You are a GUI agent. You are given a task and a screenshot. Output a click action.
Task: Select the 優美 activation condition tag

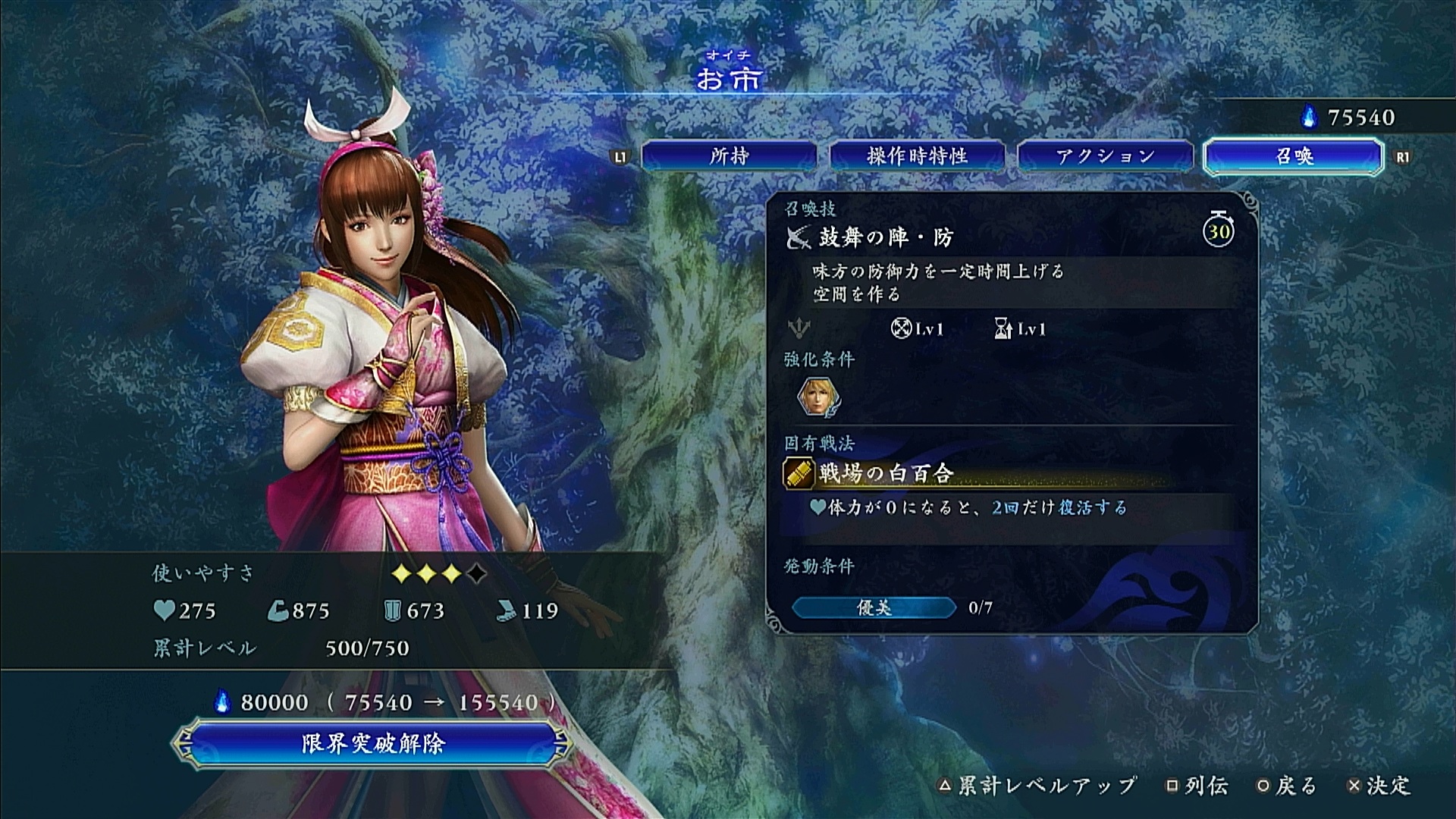[x=874, y=607]
